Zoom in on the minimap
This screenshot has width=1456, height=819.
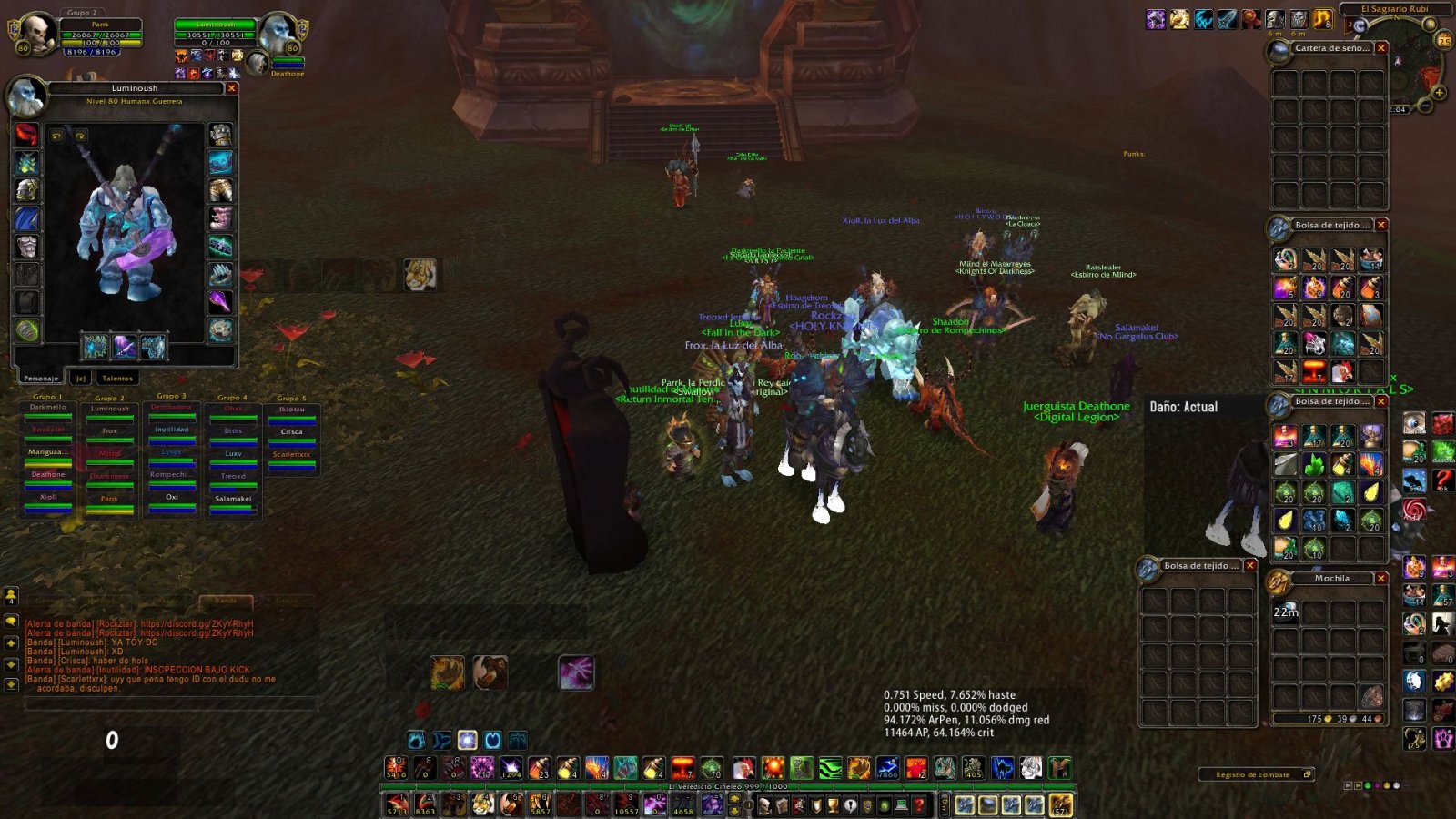(1440, 93)
